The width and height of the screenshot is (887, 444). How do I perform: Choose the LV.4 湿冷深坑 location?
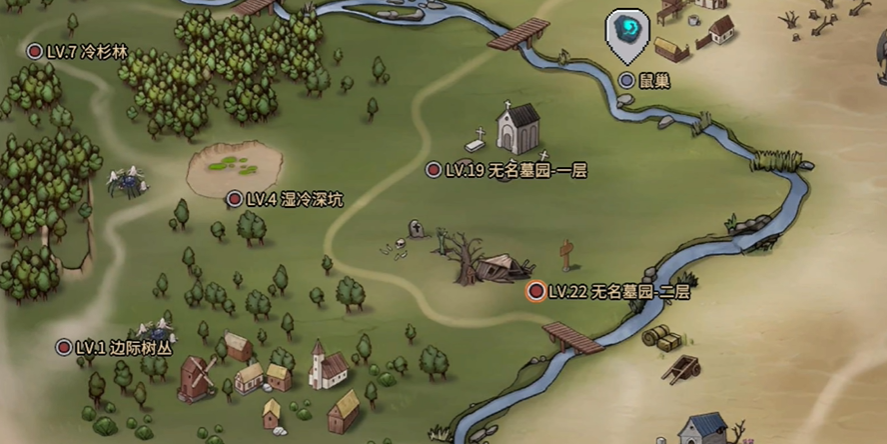tap(235, 200)
